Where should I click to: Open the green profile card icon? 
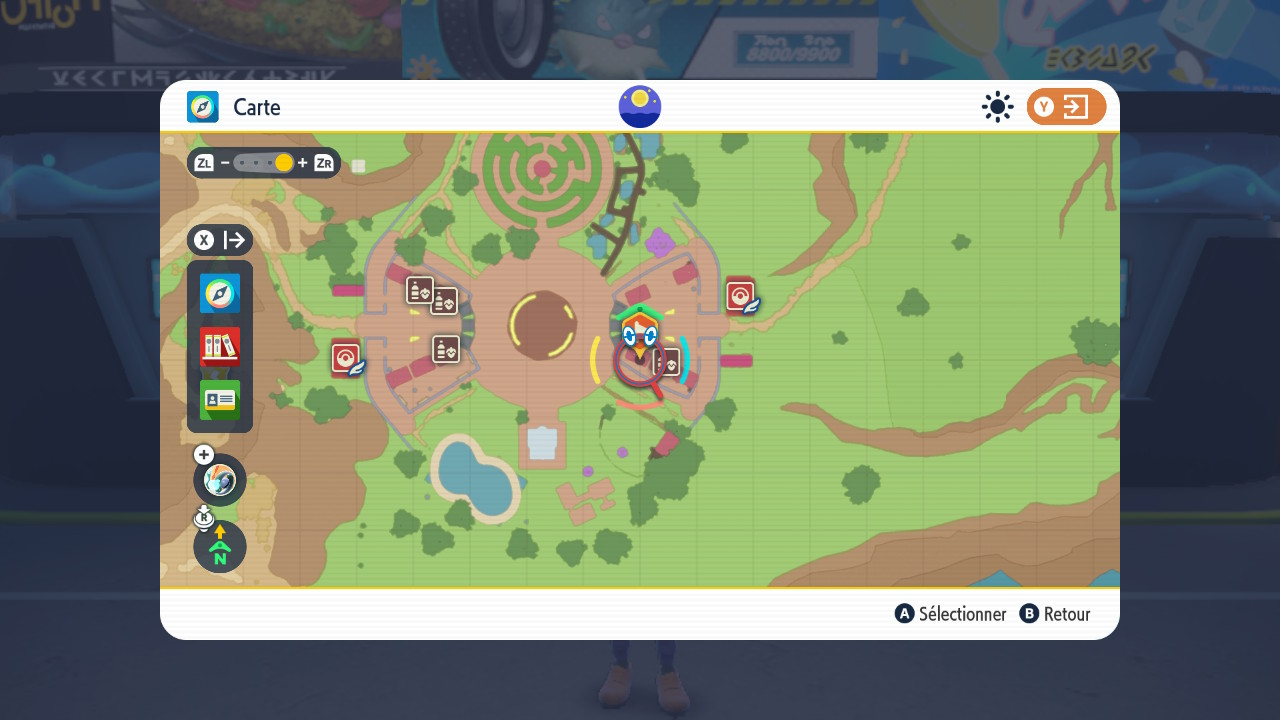[x=220, y=400]
